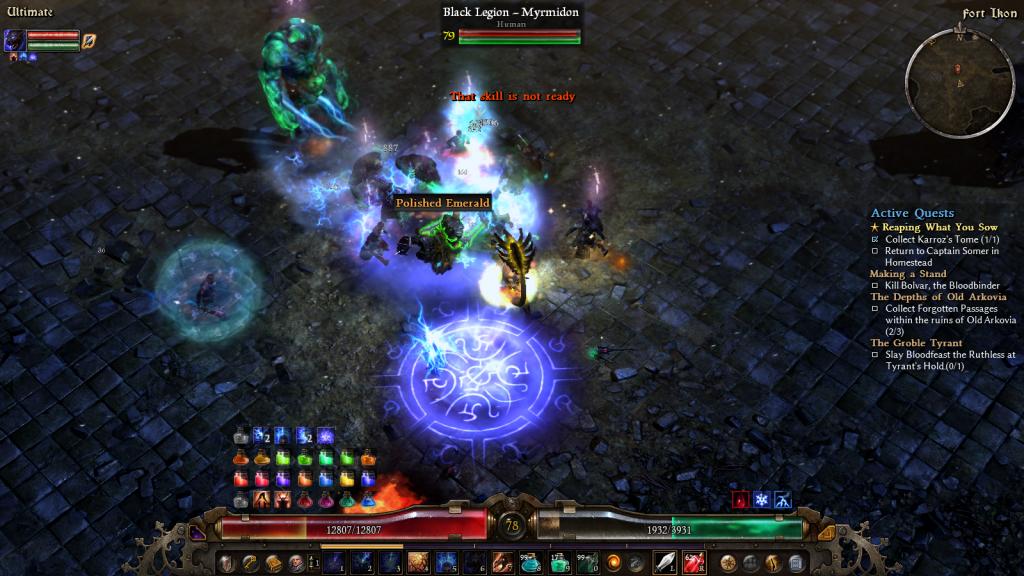Click the pet attack stance icon
The width and height of the screenshot is (1024, 576).
tap(89, 41)
